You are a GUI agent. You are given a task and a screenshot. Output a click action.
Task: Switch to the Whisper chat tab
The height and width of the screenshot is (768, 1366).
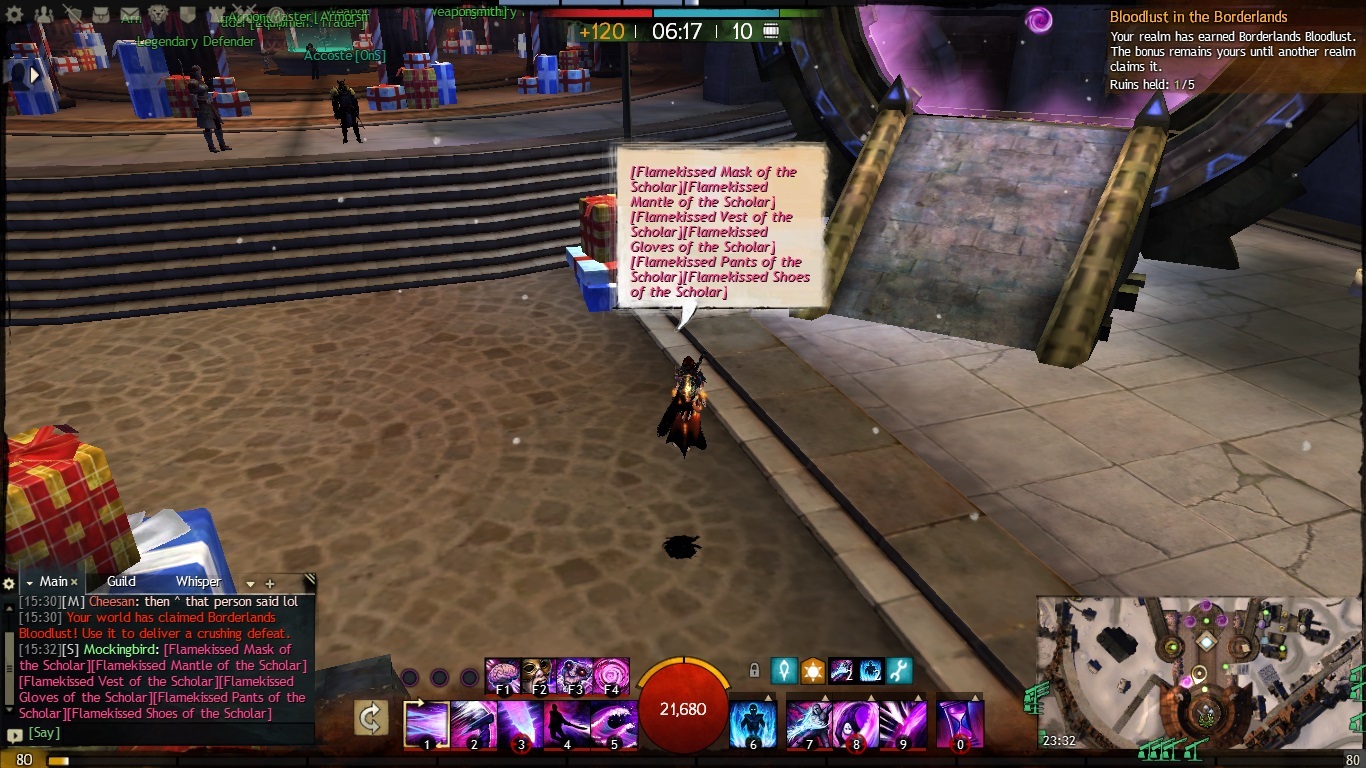(198, 581)
